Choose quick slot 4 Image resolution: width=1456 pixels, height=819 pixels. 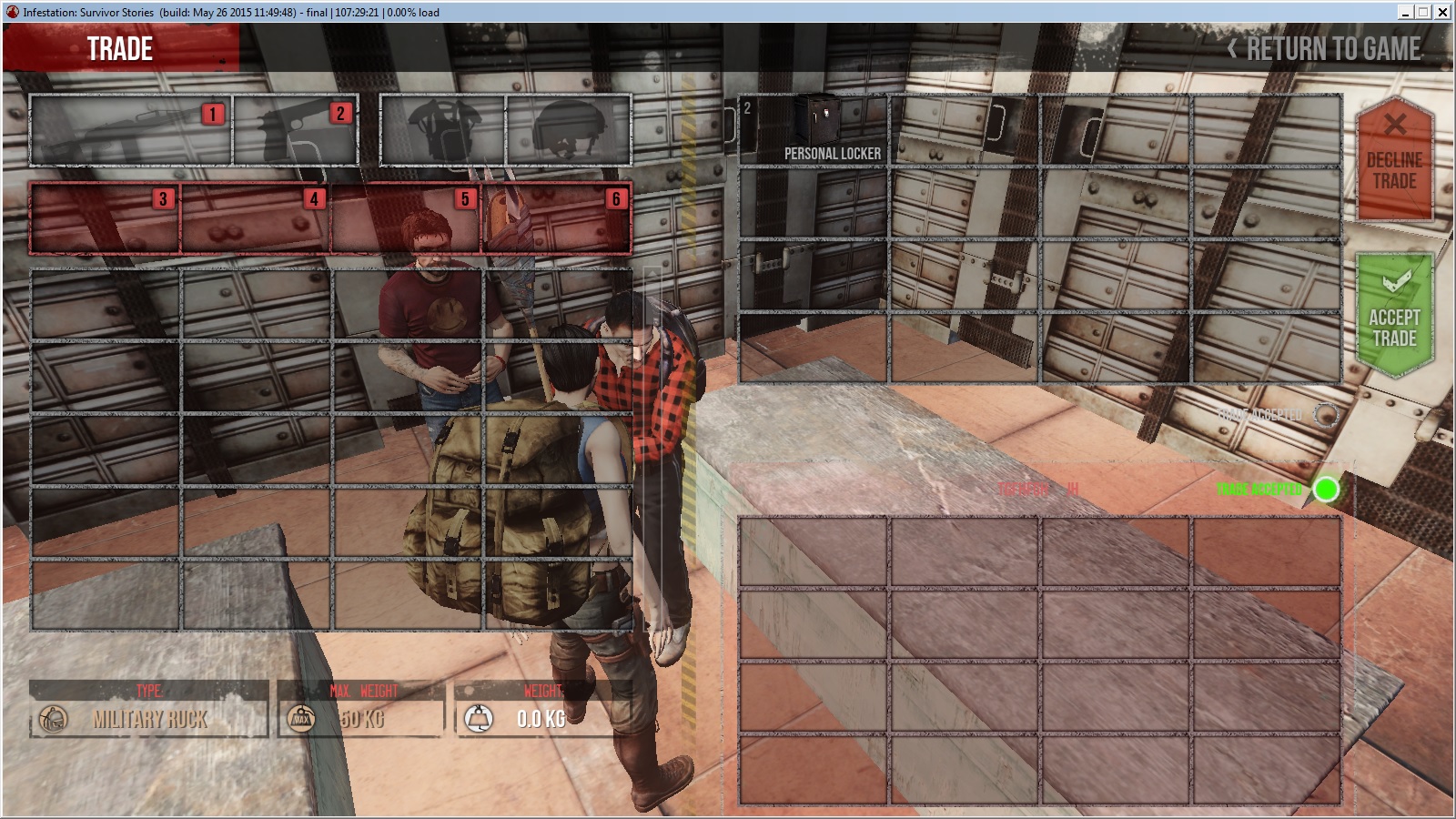255,218
